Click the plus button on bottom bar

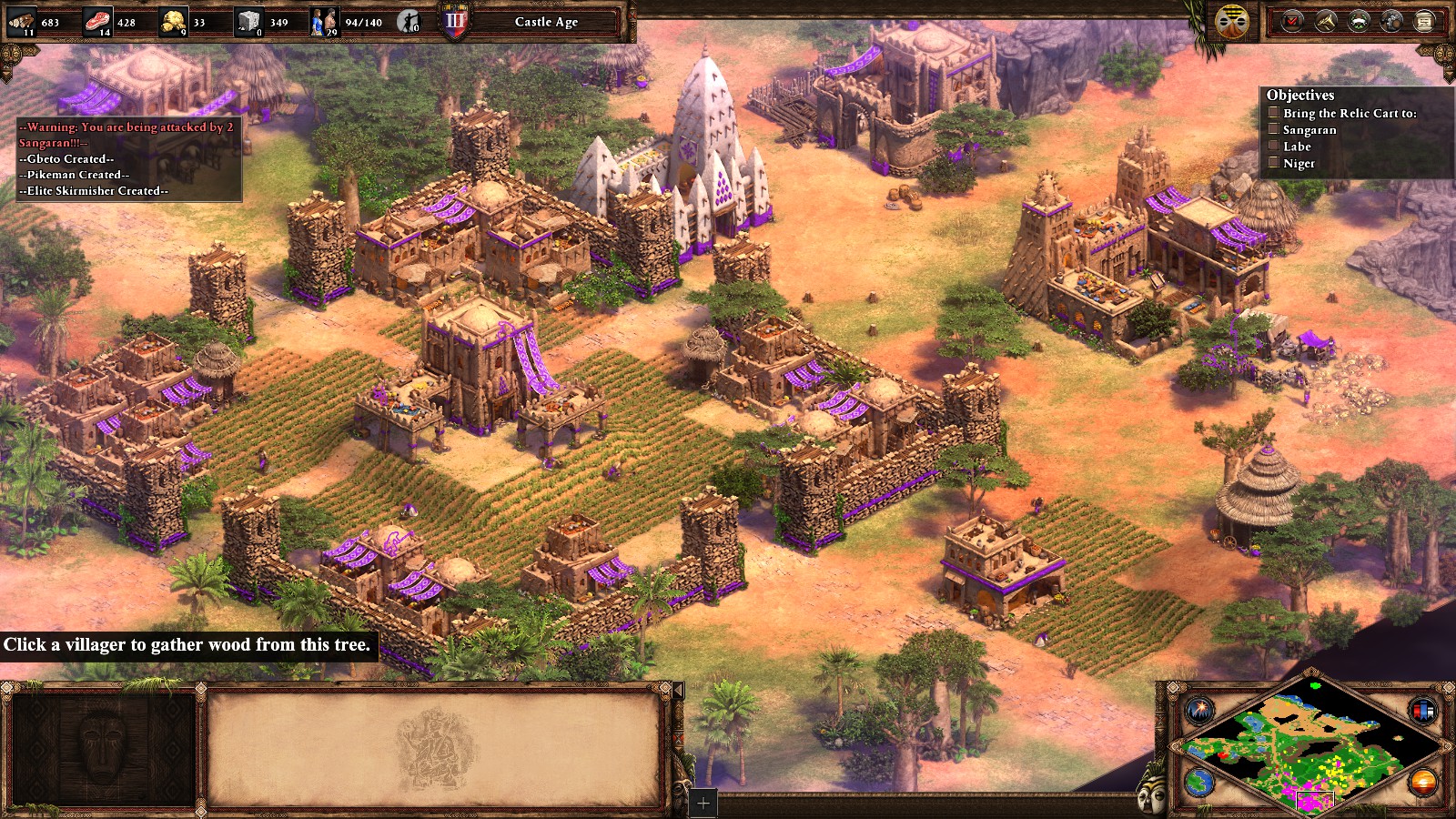(x=703, y=804)
